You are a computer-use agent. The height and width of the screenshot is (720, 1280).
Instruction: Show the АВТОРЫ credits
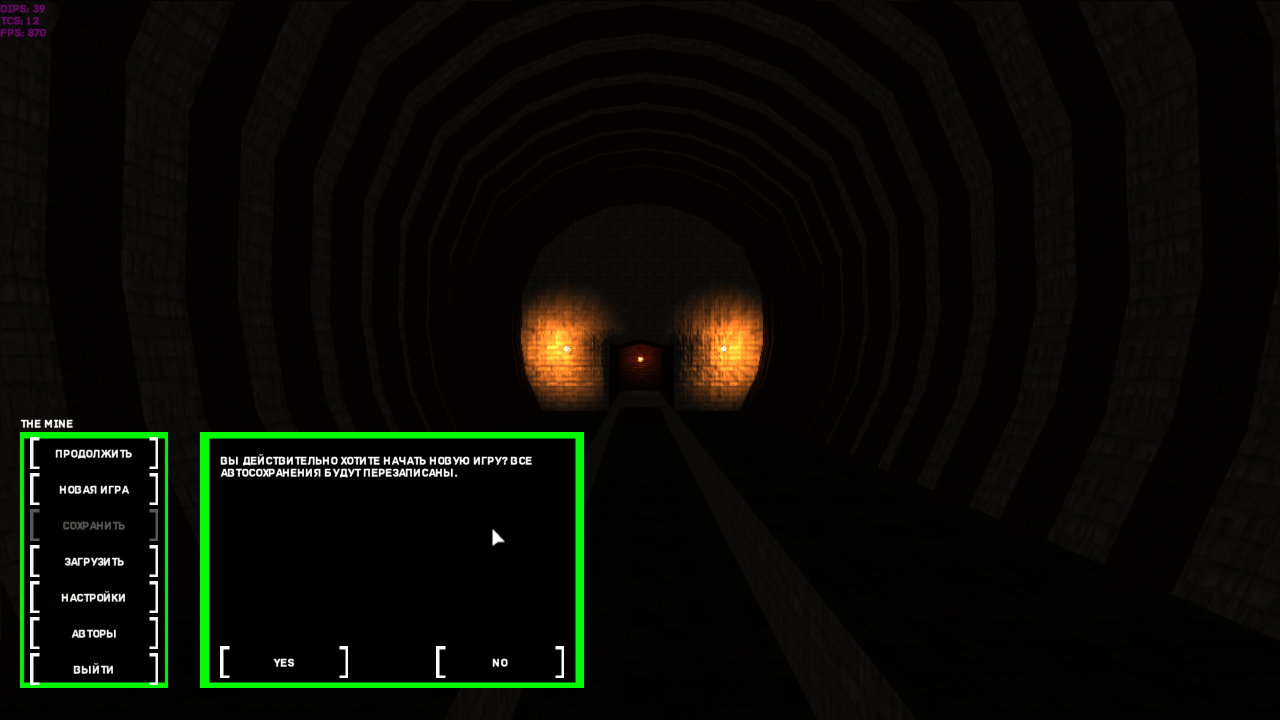click(94, 634)
